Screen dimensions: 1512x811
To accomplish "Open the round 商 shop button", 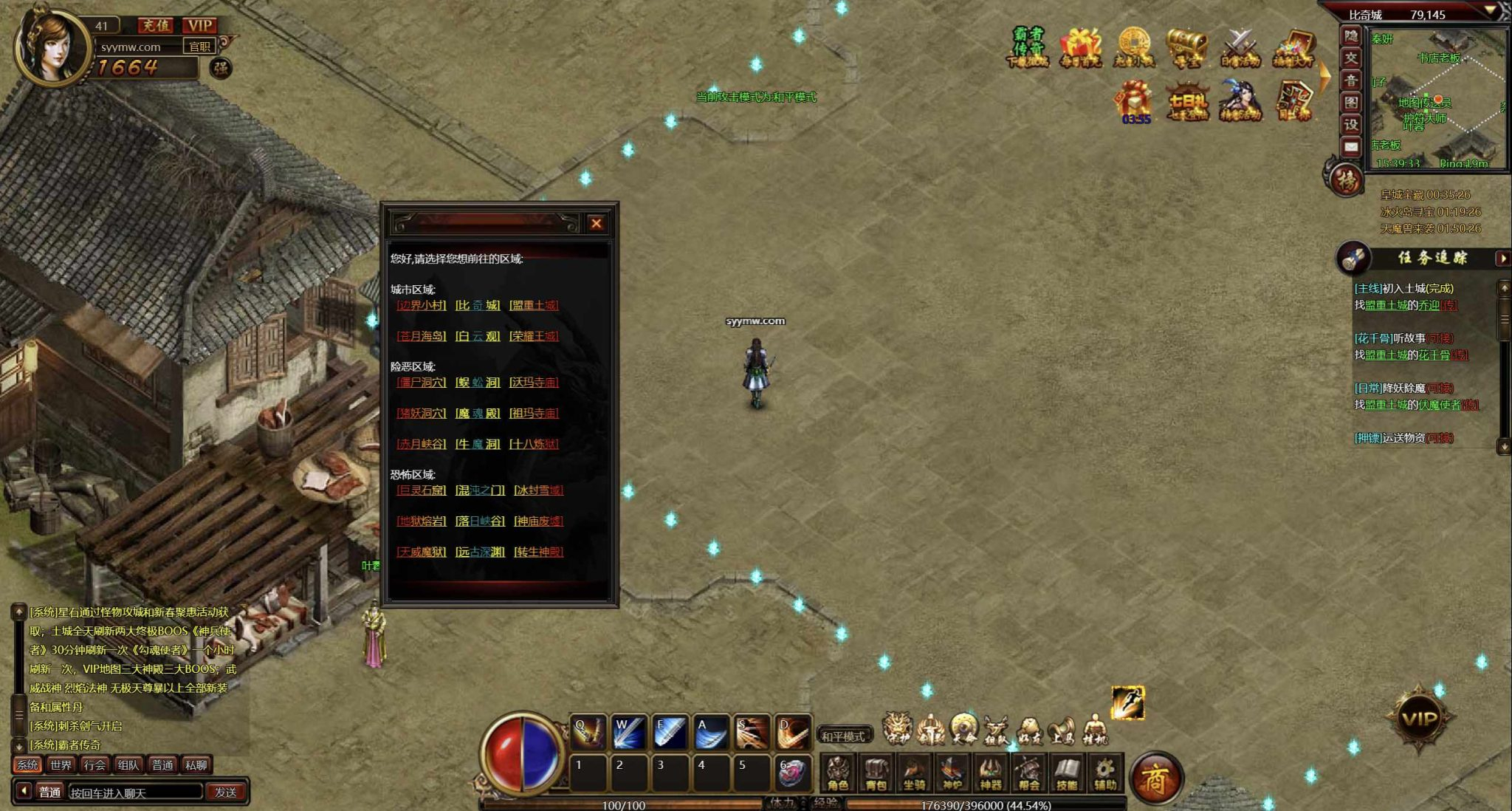I will tap(1155, 778).
